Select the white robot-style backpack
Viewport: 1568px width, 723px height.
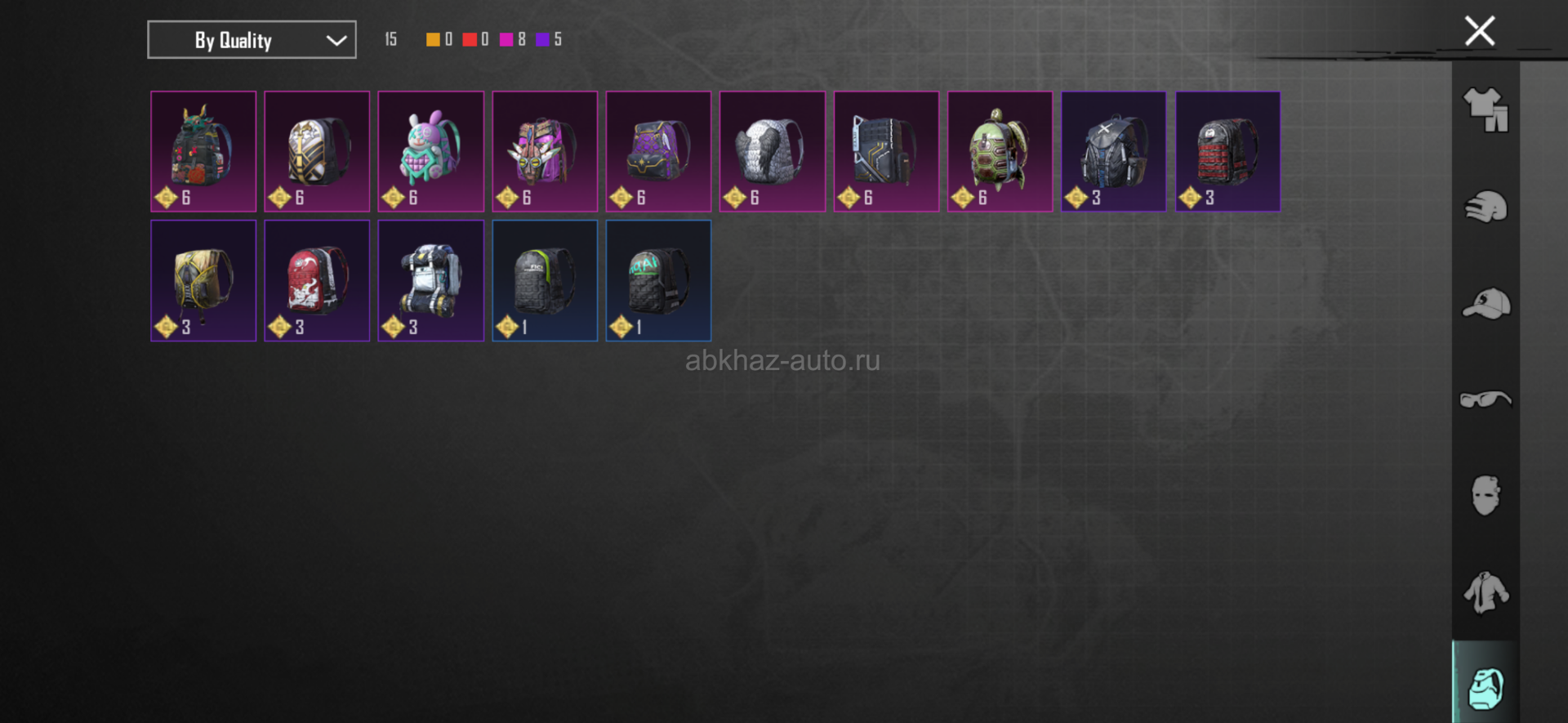(x=430, y=280)
